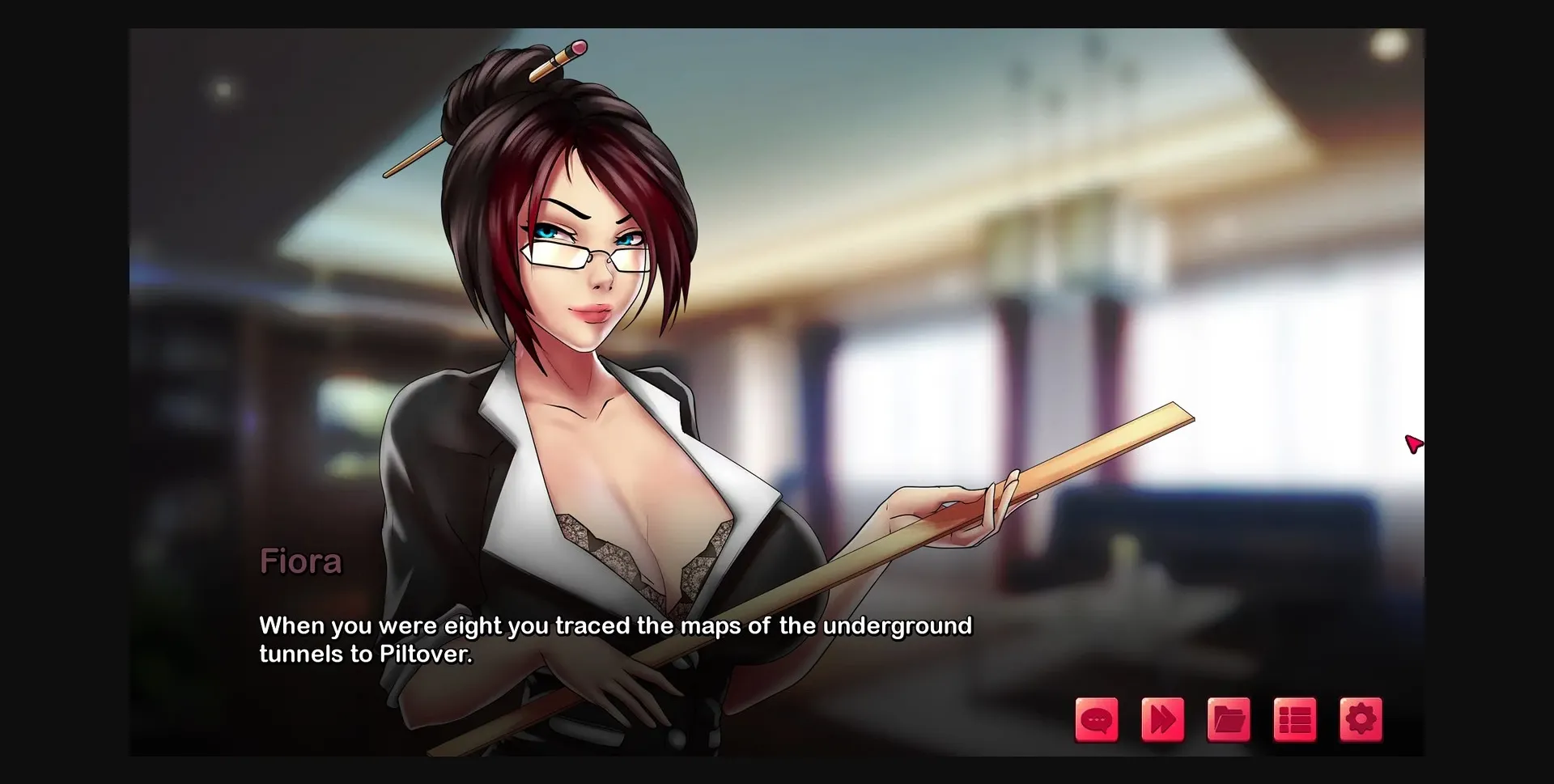Open the quick menu list icon

pyautogui.click(x=1293, y=718)
